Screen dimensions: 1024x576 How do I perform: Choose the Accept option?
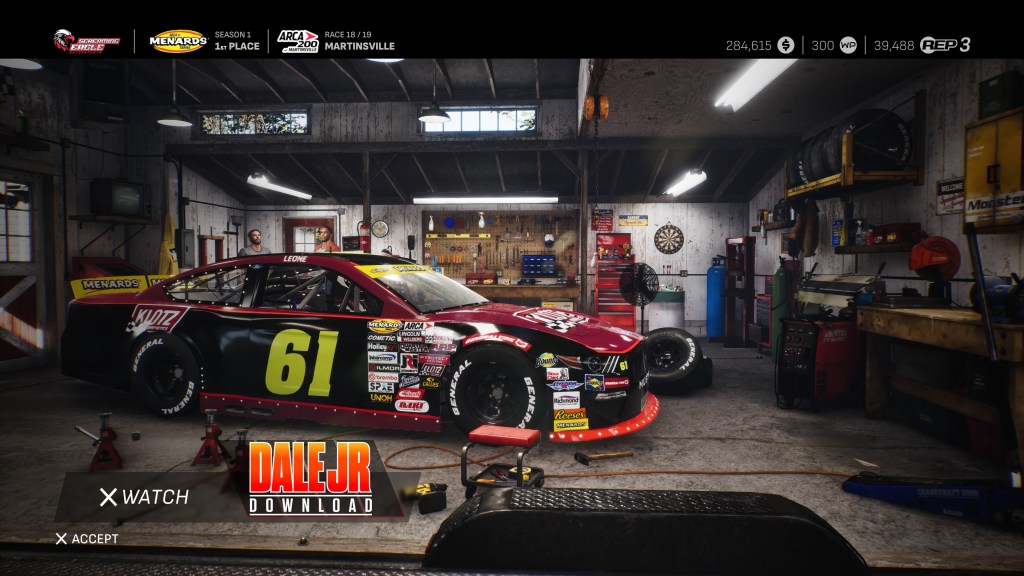87,539
